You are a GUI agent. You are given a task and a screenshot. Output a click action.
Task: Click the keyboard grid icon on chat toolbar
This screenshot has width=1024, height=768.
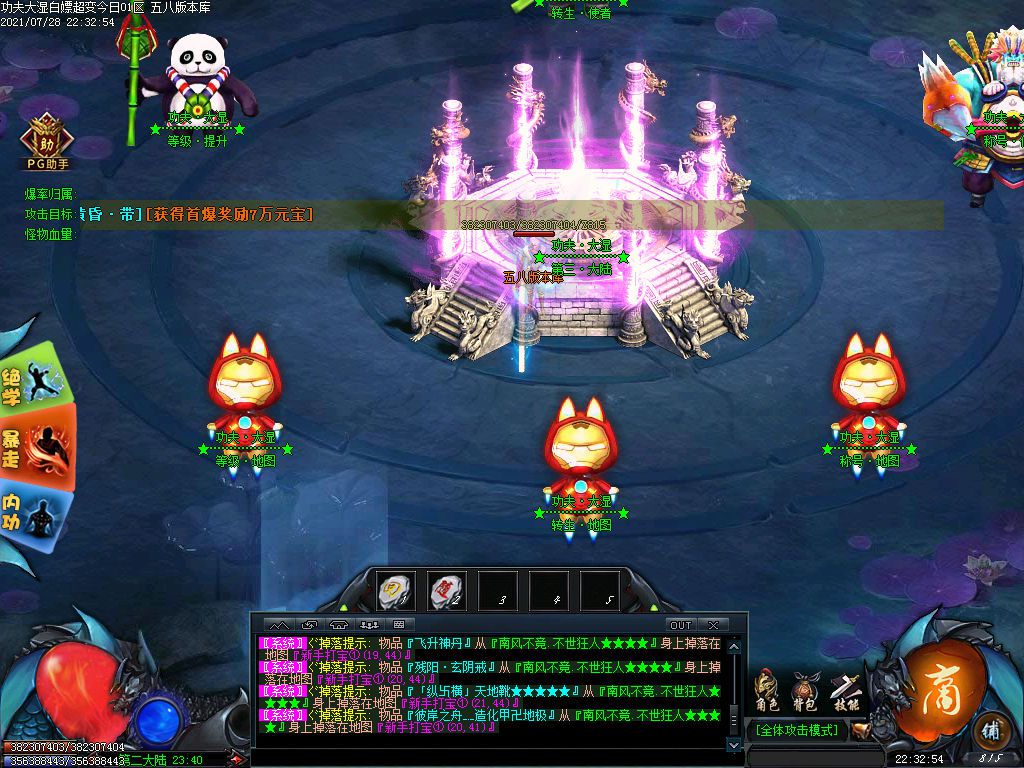[398, 625]
